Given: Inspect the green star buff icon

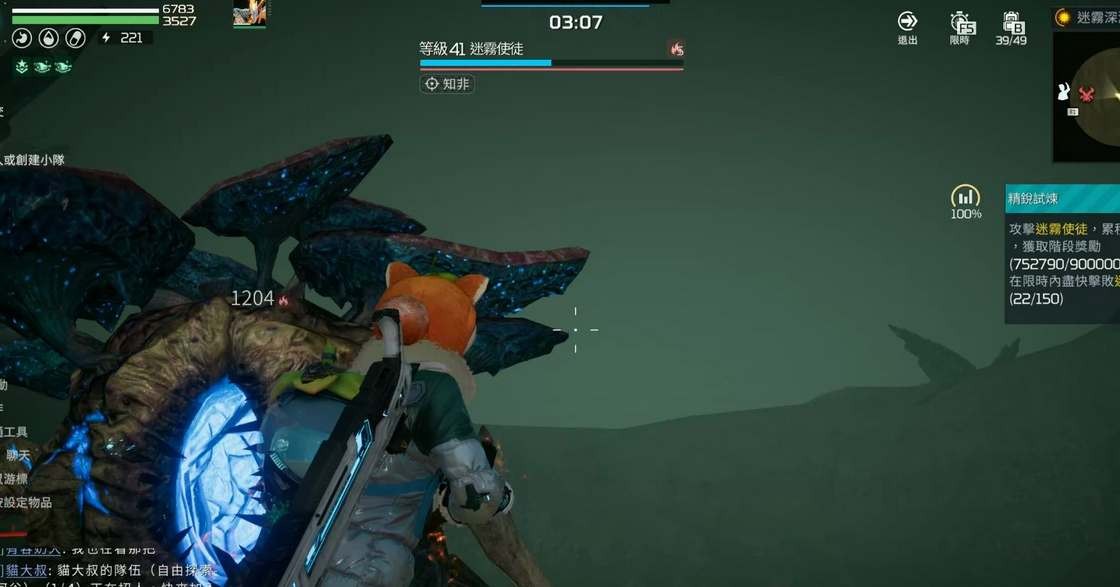Looking at the screenshot, I should click(x=22, y=66).
